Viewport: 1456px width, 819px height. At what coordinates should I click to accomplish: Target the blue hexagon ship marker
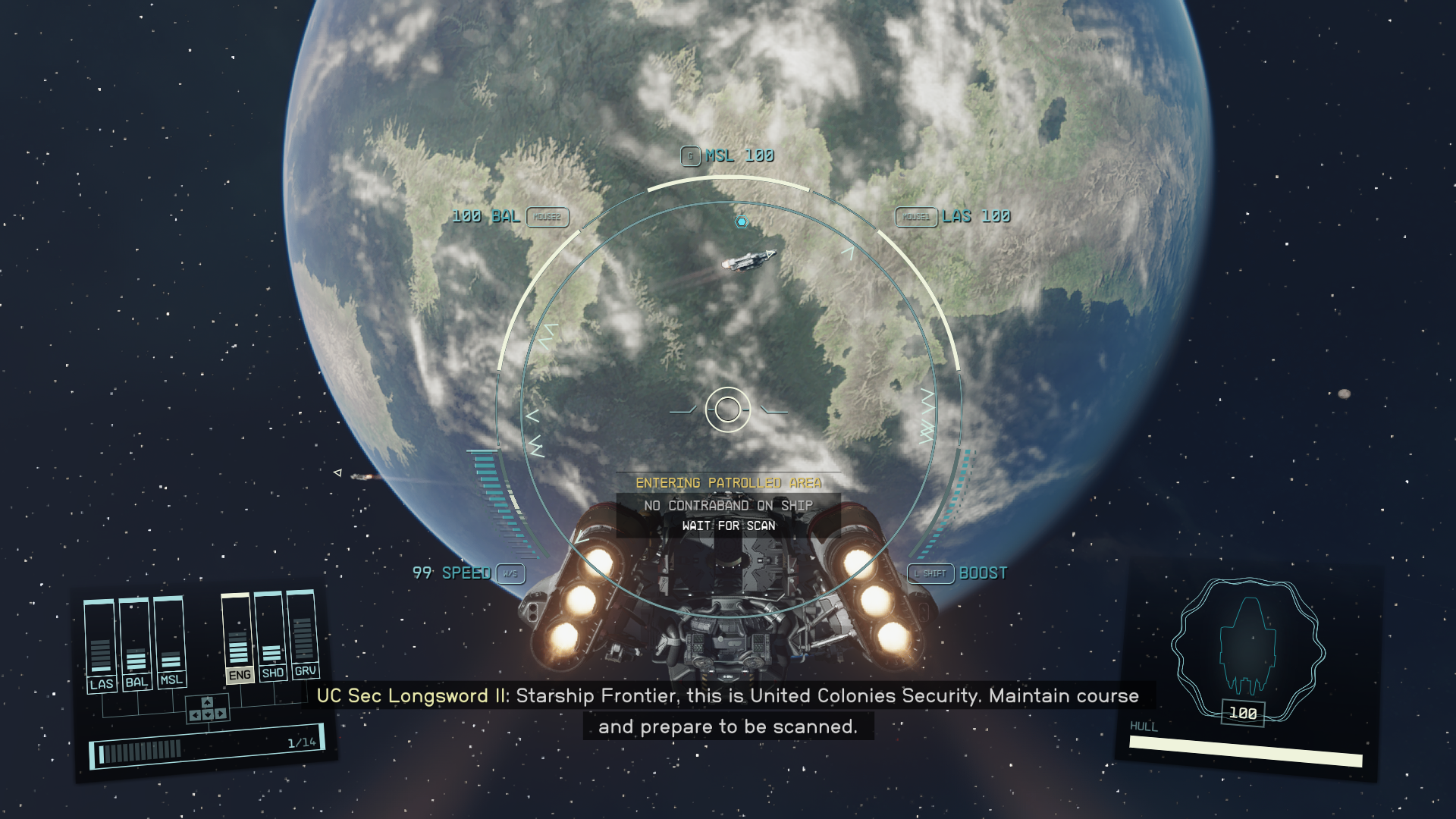click(742, 221)
